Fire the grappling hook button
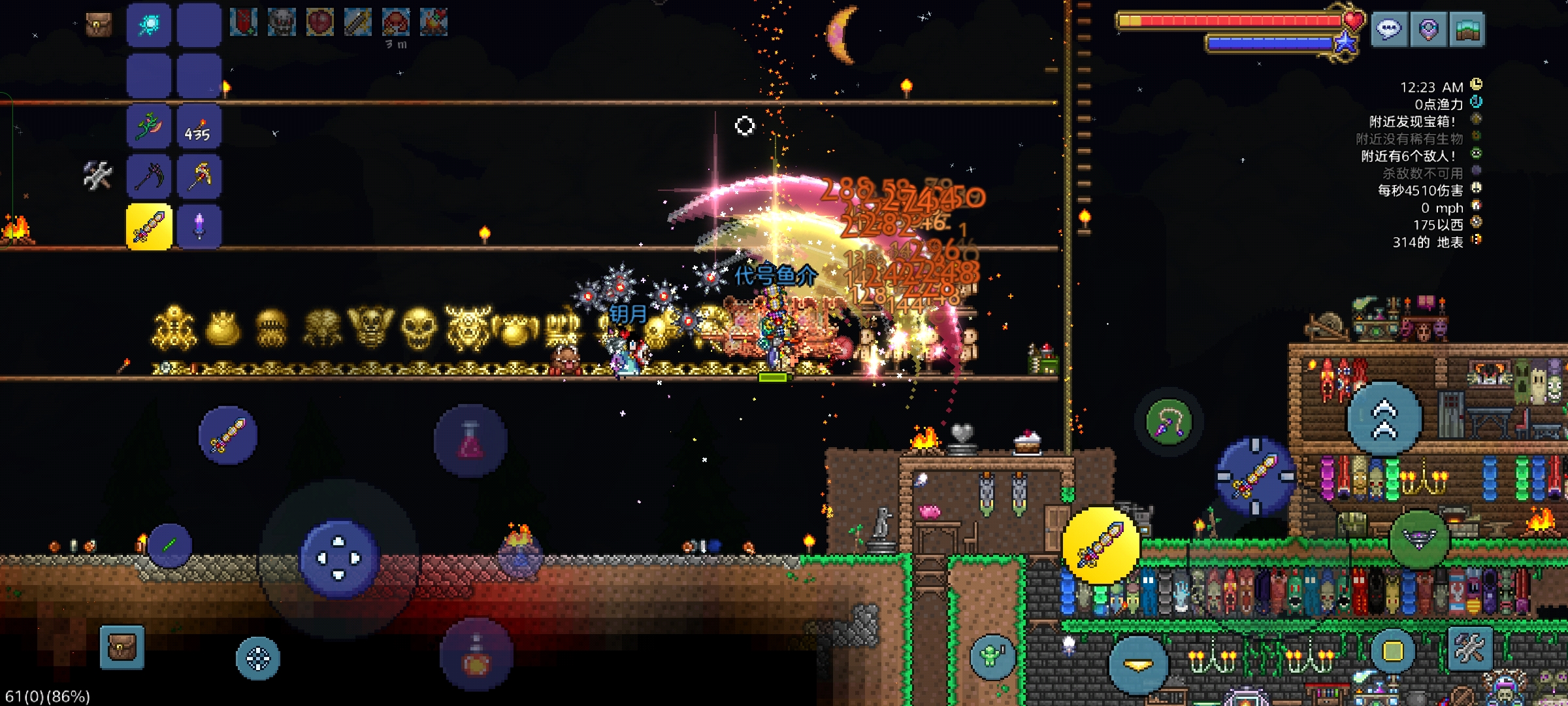The height and width of the screenshot is (706, 1568). point(1169,422)
